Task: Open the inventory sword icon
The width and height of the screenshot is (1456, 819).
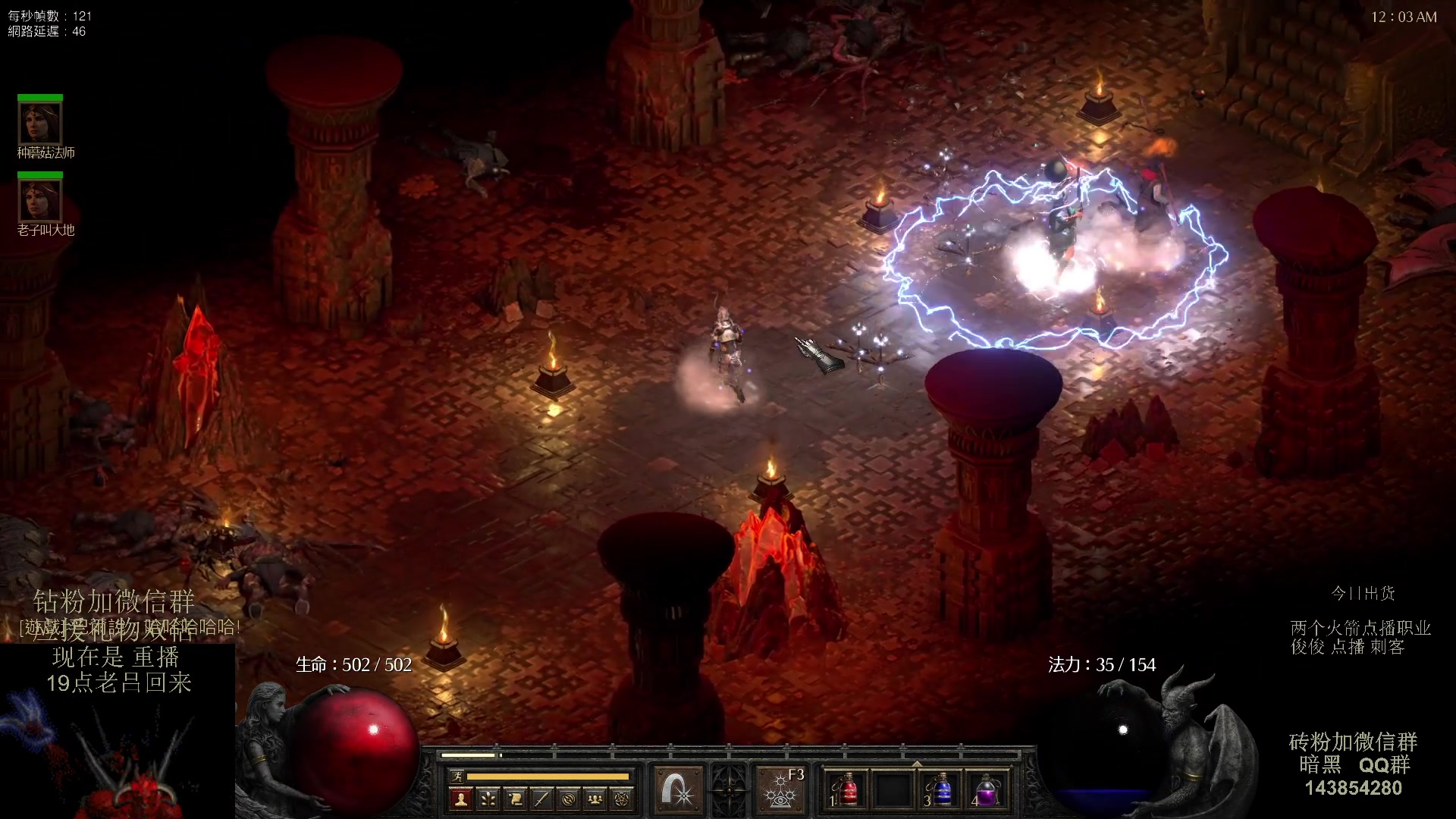Action: (541, 799)
